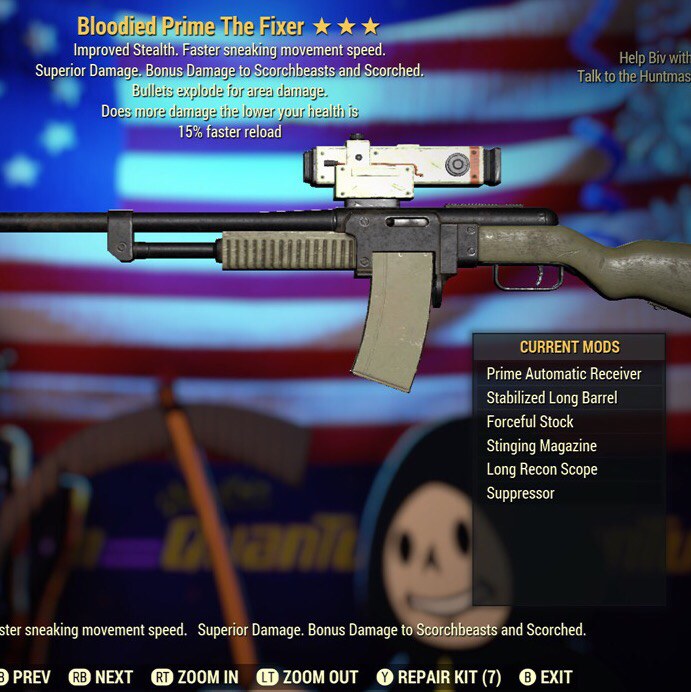Choose the Stabilized Long Barrel entry
This screenshot has width=691, height=692.
tap(551, 398)
